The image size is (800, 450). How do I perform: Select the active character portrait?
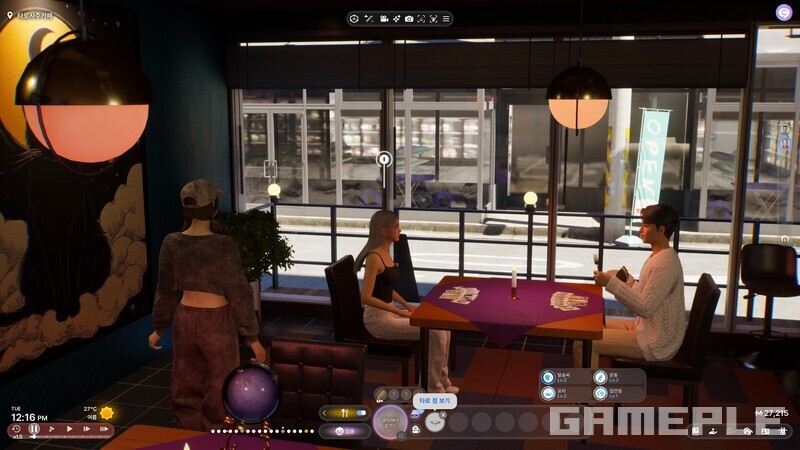click(x=390, y=421)
